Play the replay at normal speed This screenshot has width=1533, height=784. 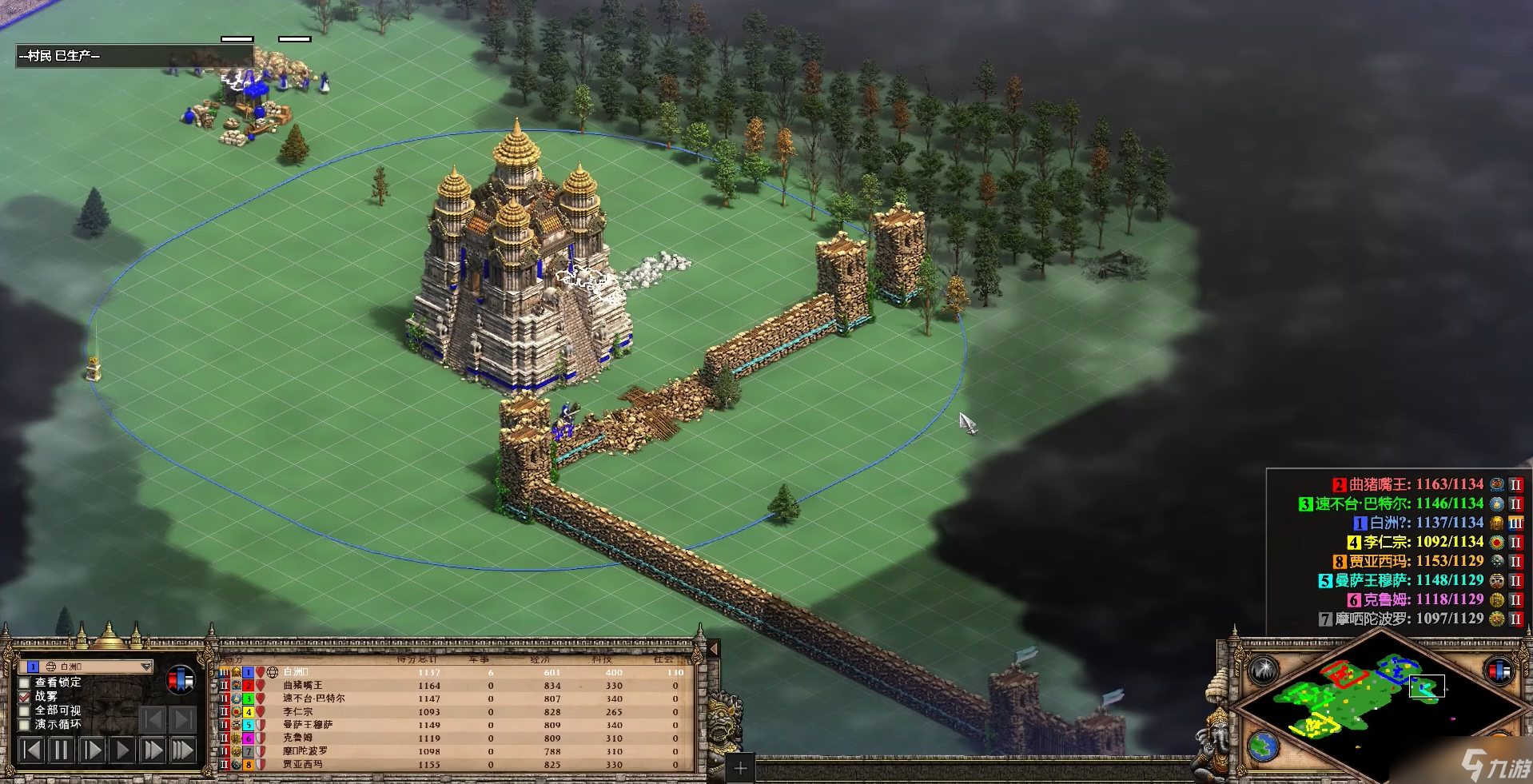point(122,750)
